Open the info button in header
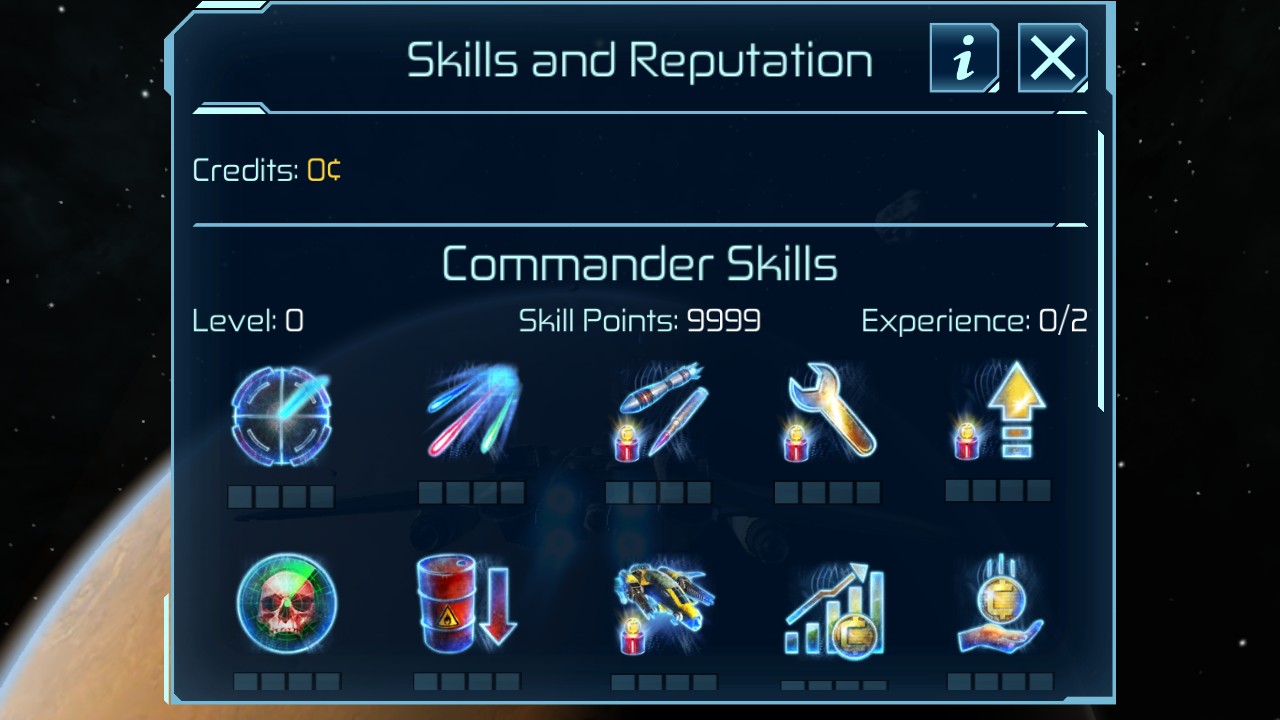 click(964, 59)
